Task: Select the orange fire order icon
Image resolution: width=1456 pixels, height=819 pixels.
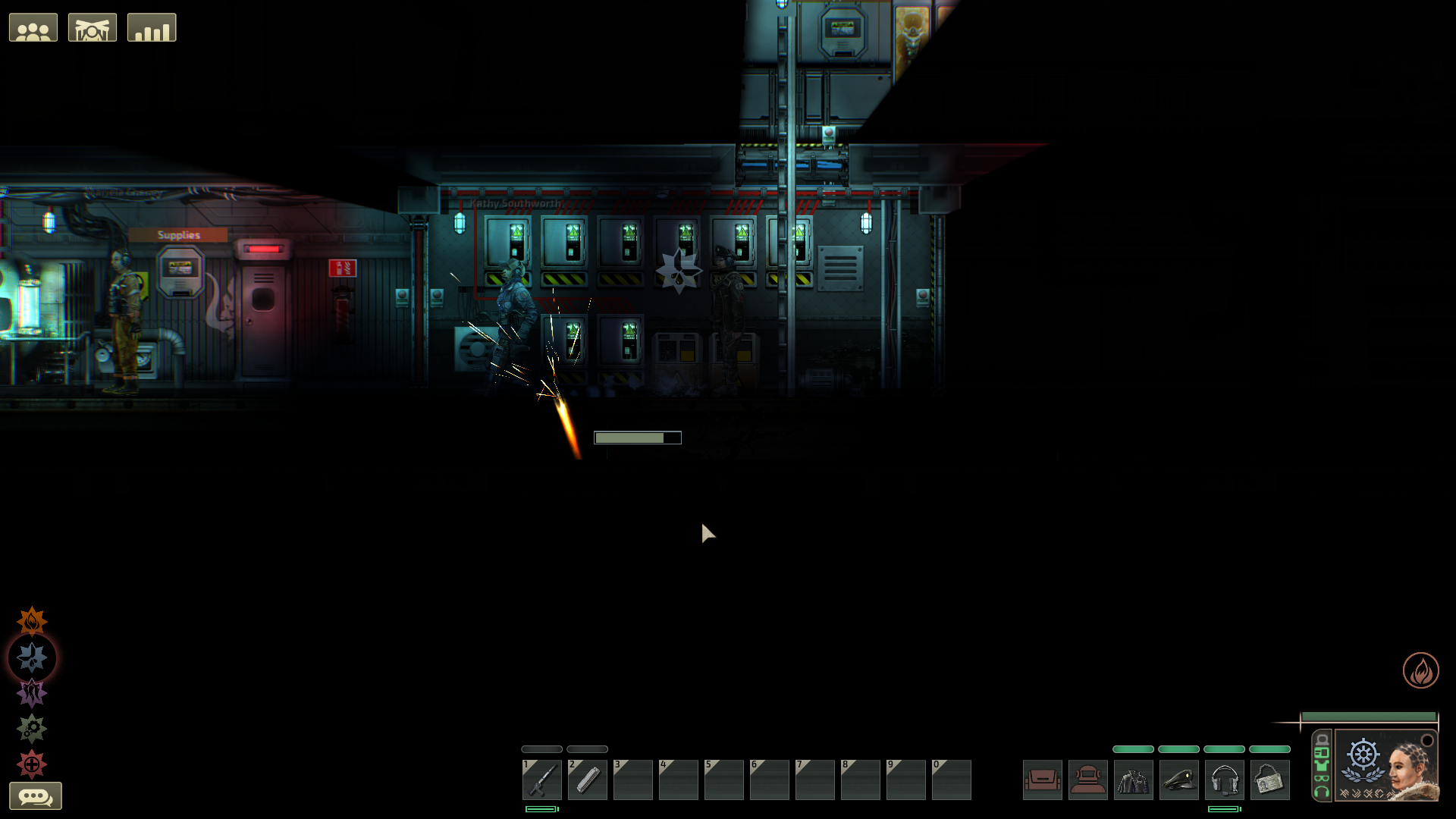Action: point(32,622)
